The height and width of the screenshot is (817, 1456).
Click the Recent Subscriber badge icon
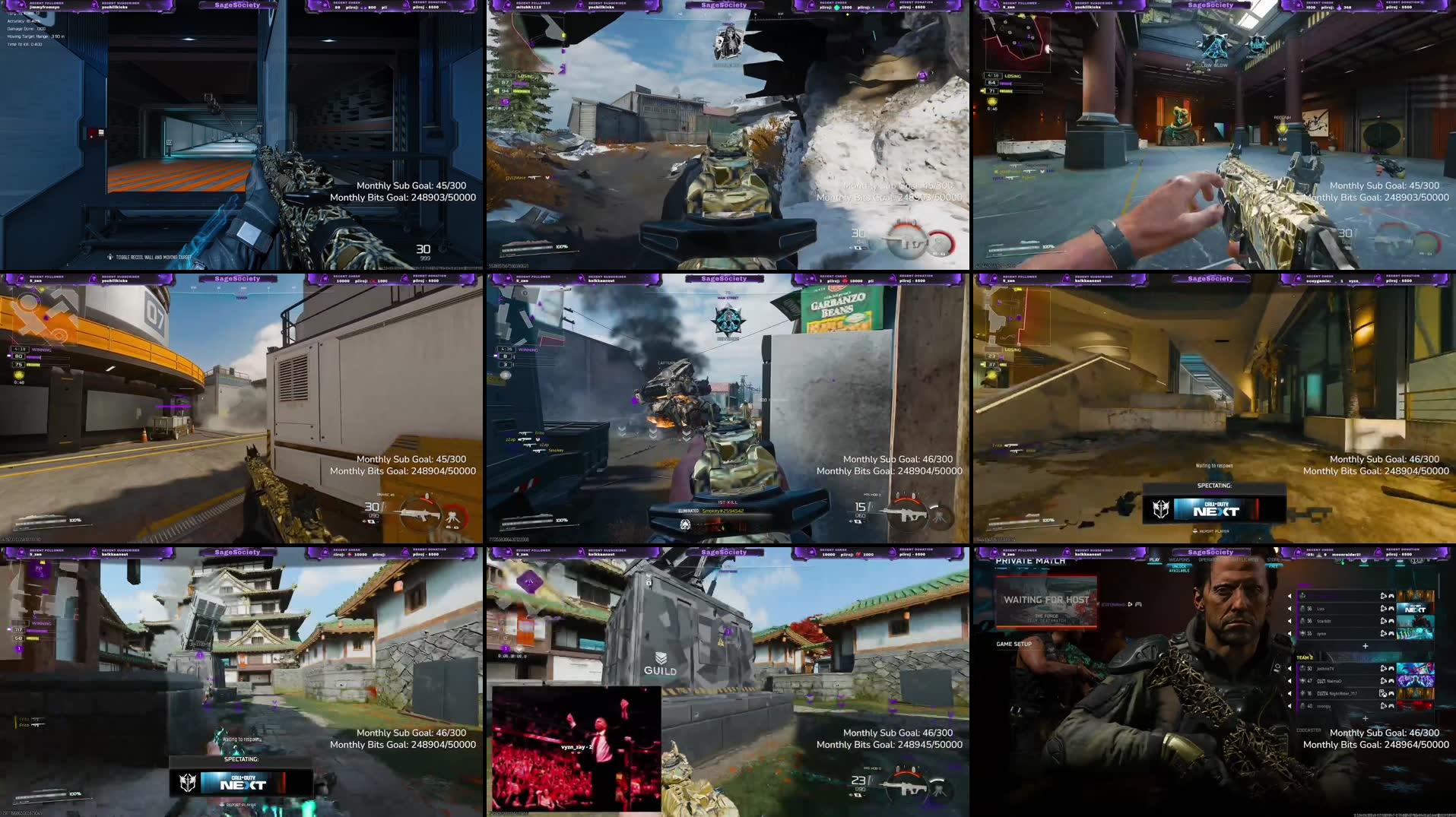click(x=1066, y=553)
